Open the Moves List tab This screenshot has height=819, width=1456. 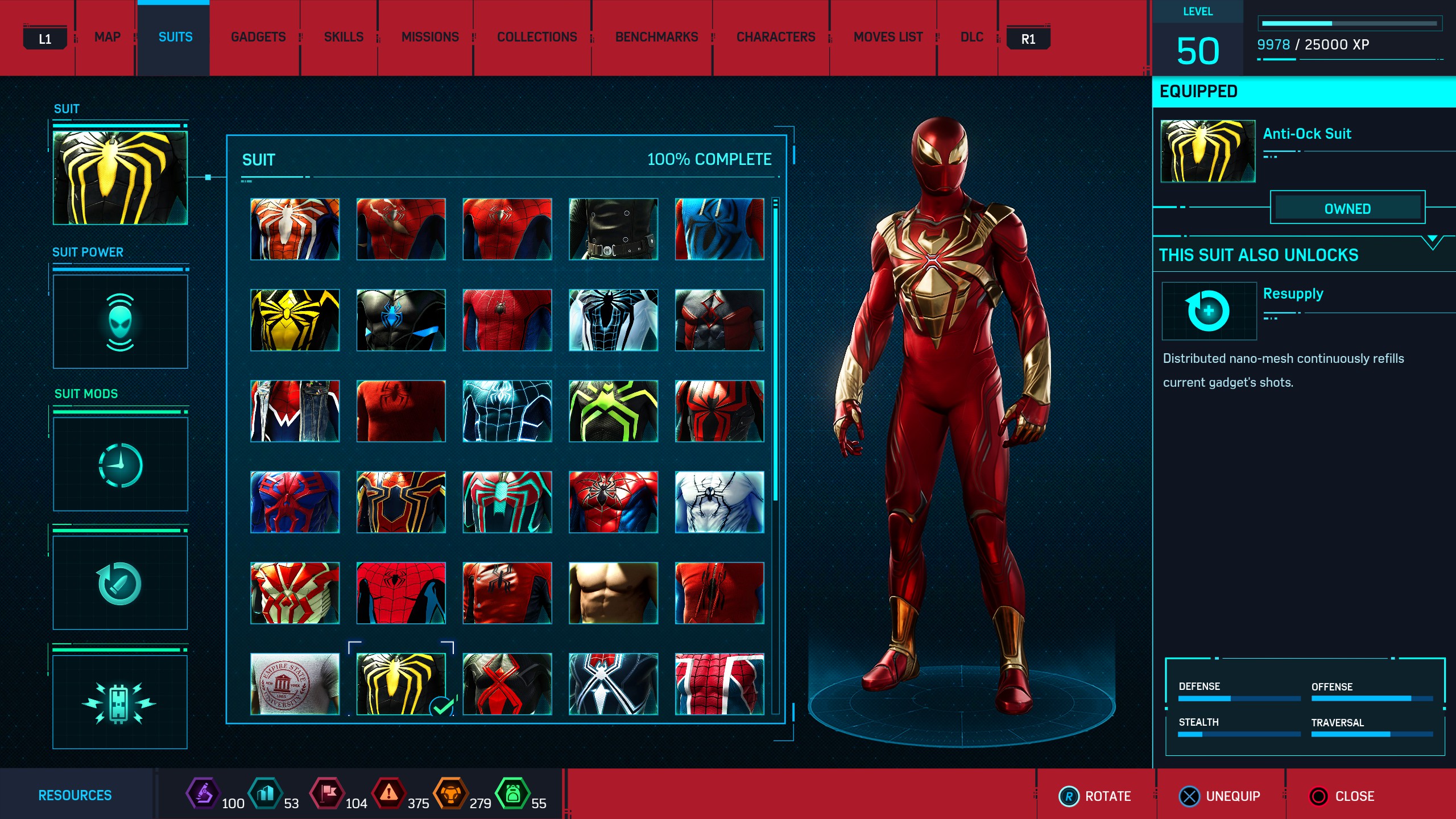888,38
